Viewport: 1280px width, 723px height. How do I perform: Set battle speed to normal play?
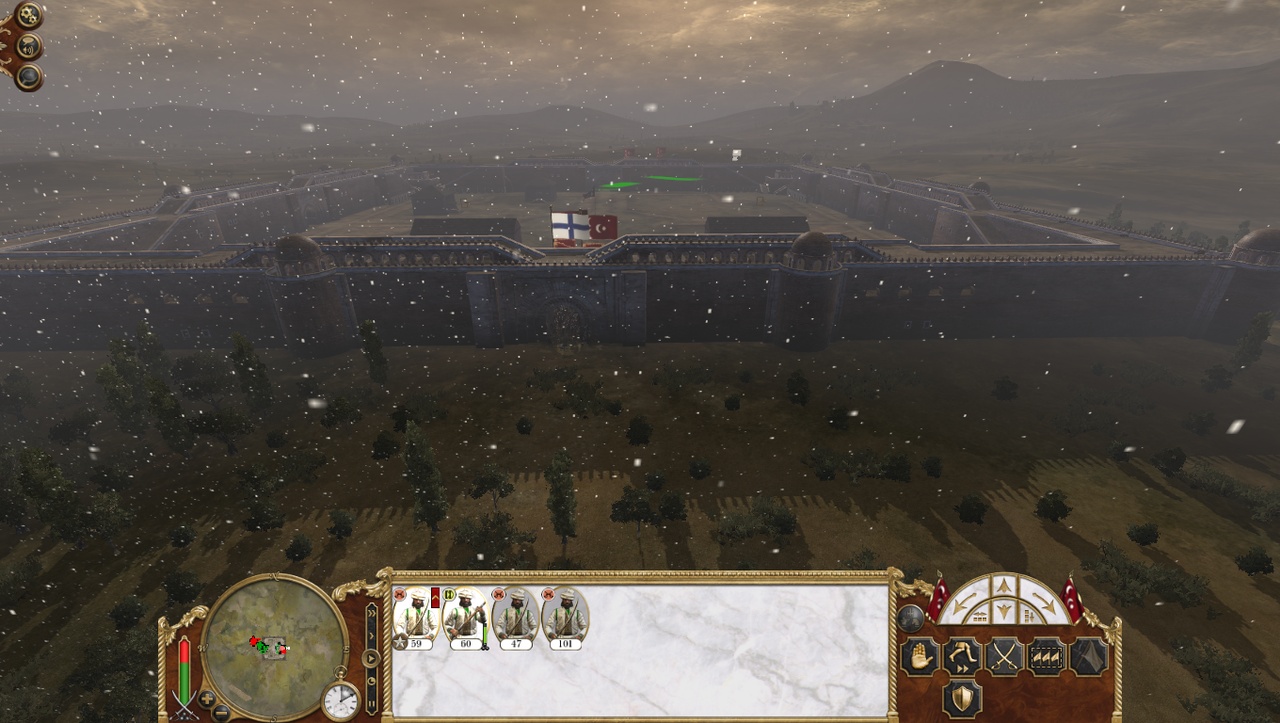(371, 658)
